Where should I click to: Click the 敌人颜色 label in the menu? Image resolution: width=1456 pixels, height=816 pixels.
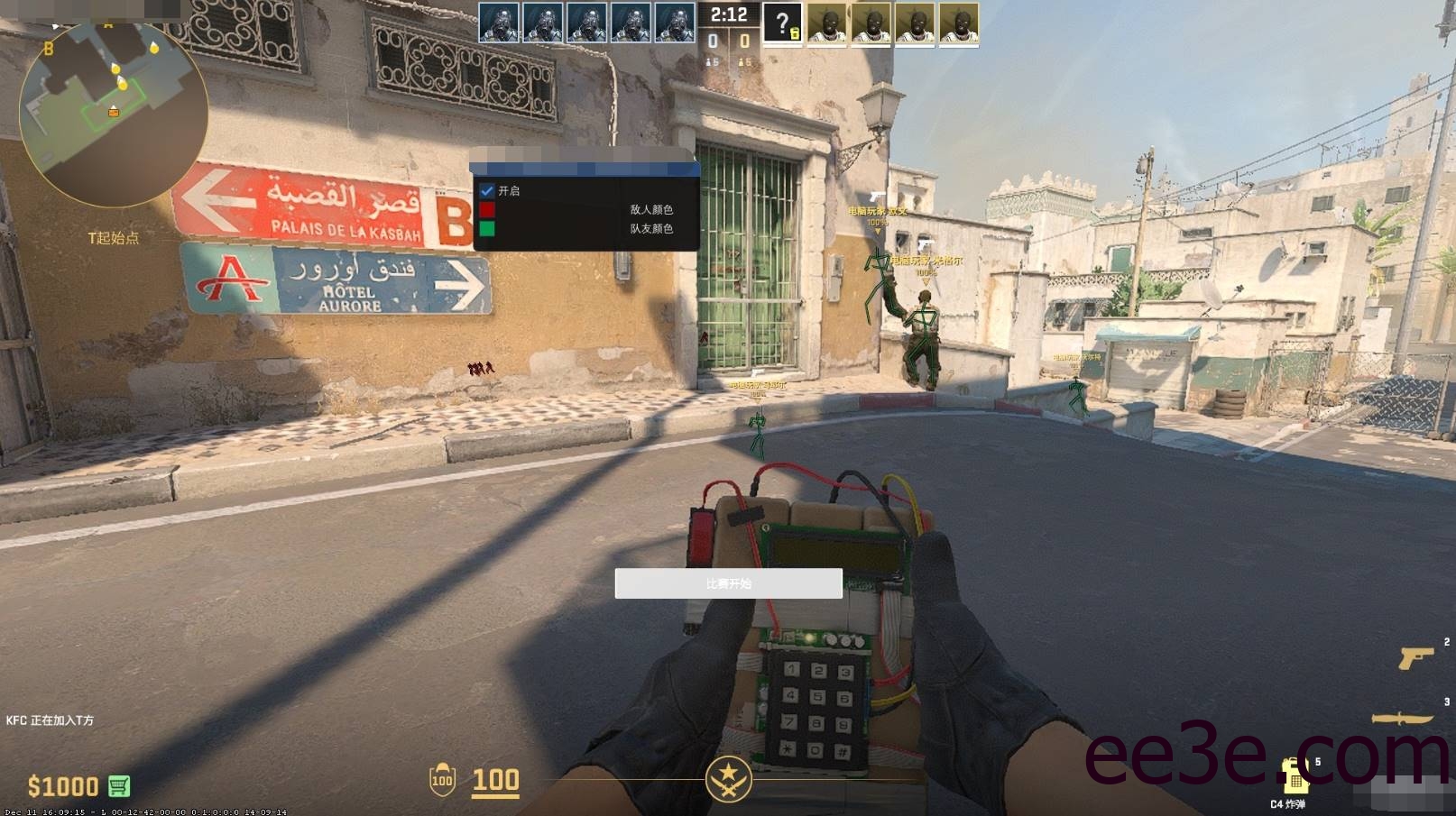click(x=653, y=208)
